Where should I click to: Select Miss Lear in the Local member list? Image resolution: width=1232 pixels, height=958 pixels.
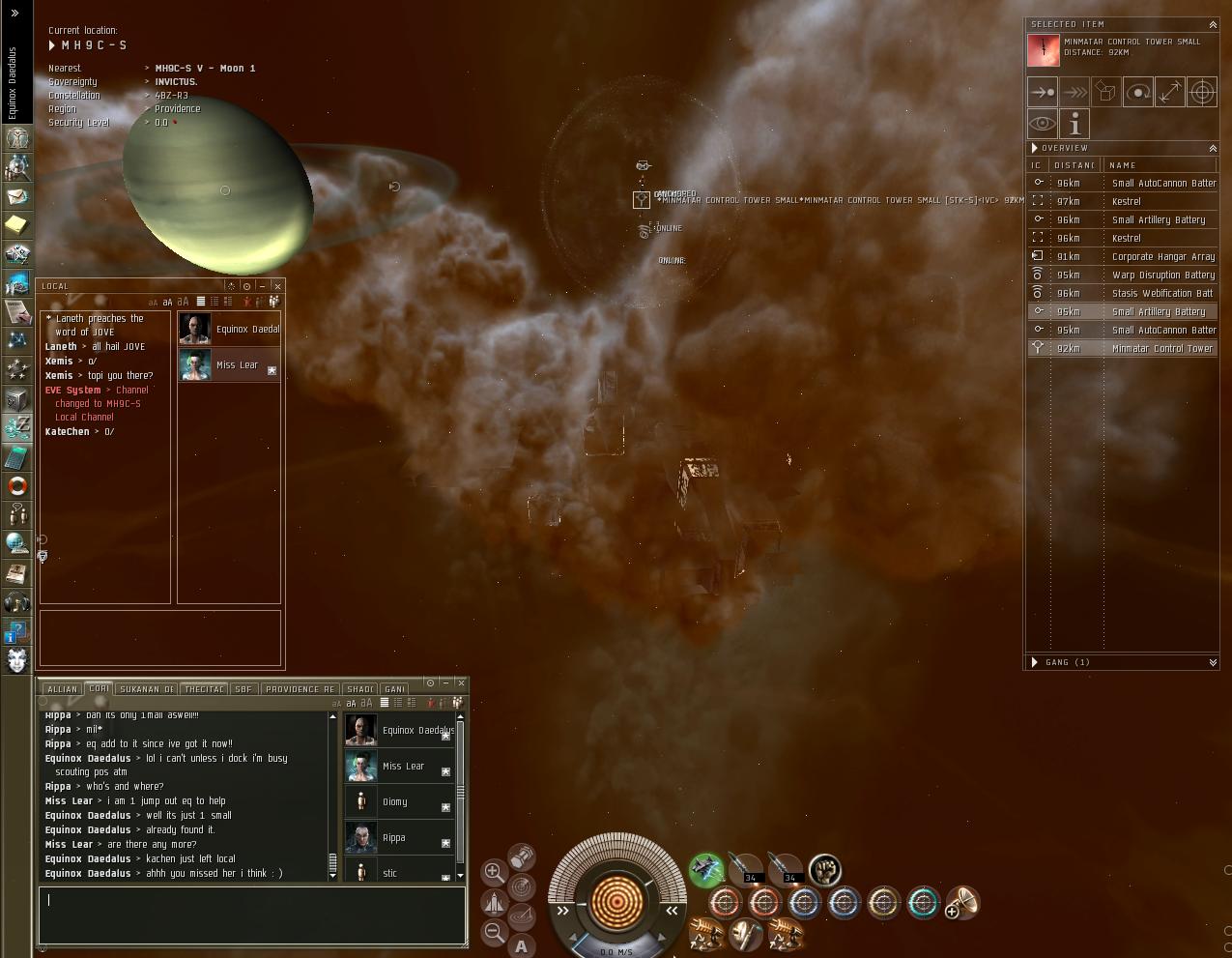coord(237,365)
